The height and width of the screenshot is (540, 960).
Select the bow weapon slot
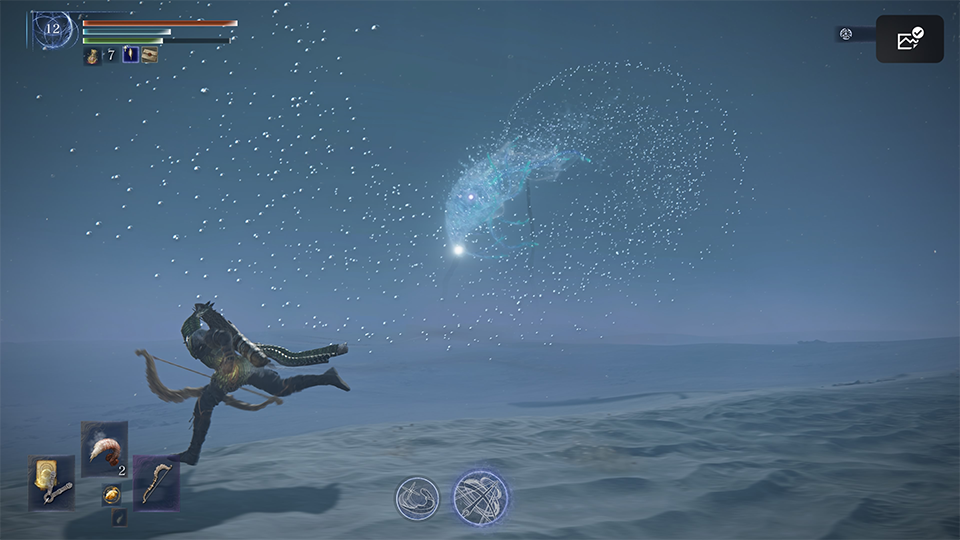[156, 483]
